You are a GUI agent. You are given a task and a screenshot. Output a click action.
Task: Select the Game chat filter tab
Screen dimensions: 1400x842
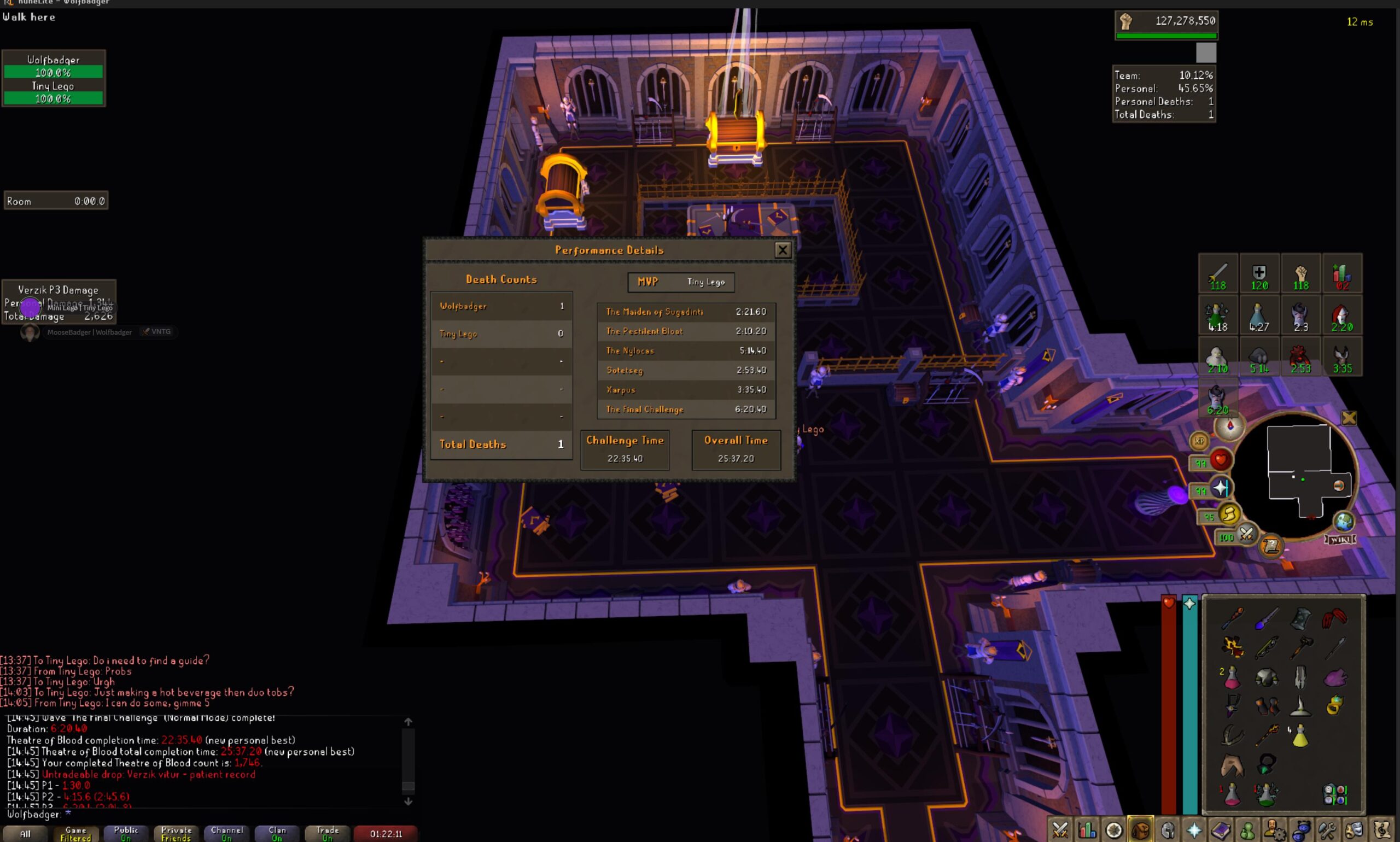point(75,833)
